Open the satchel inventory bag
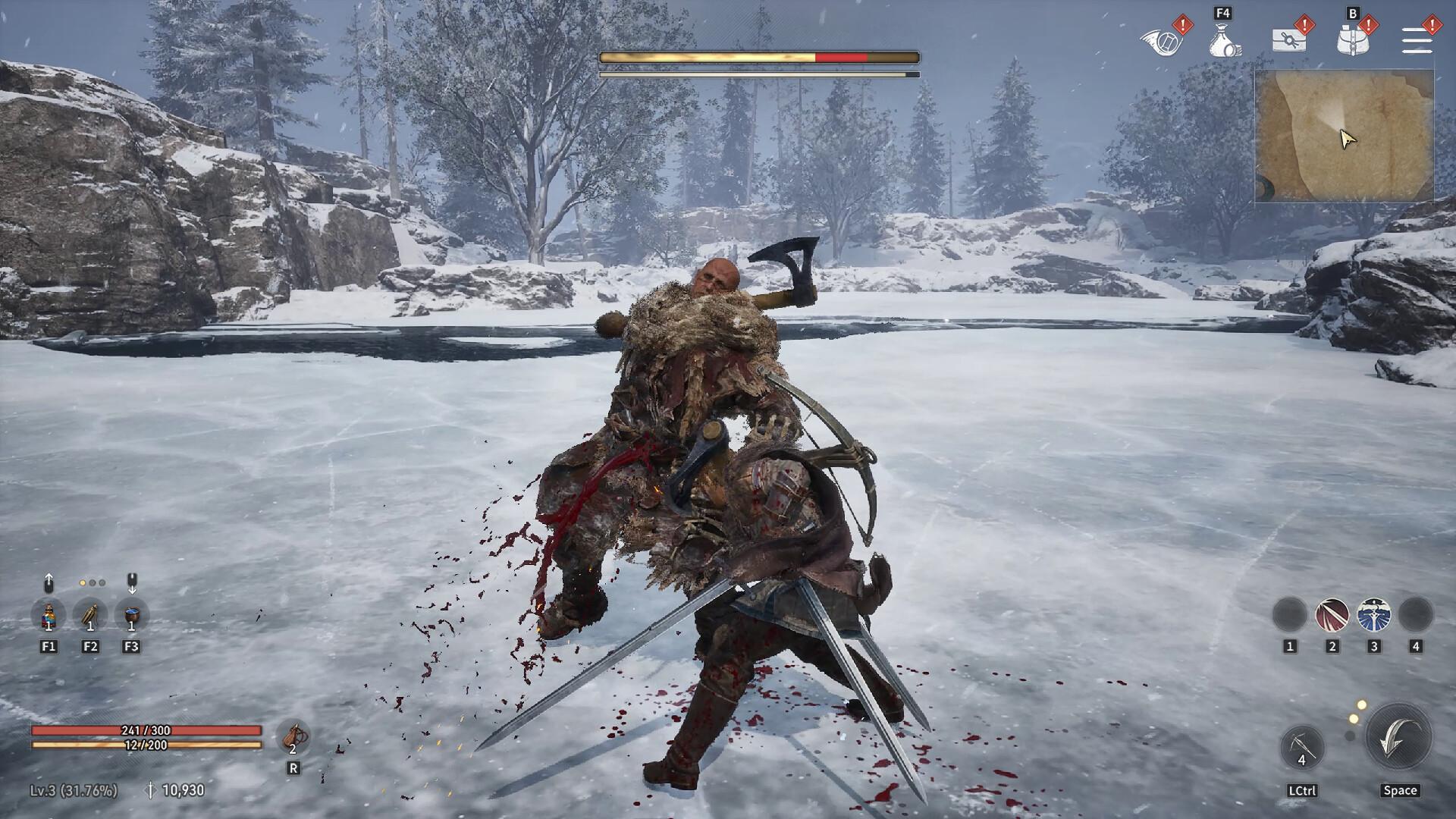This screenshot has height=819, width=1456. [x=1352, y=40]
